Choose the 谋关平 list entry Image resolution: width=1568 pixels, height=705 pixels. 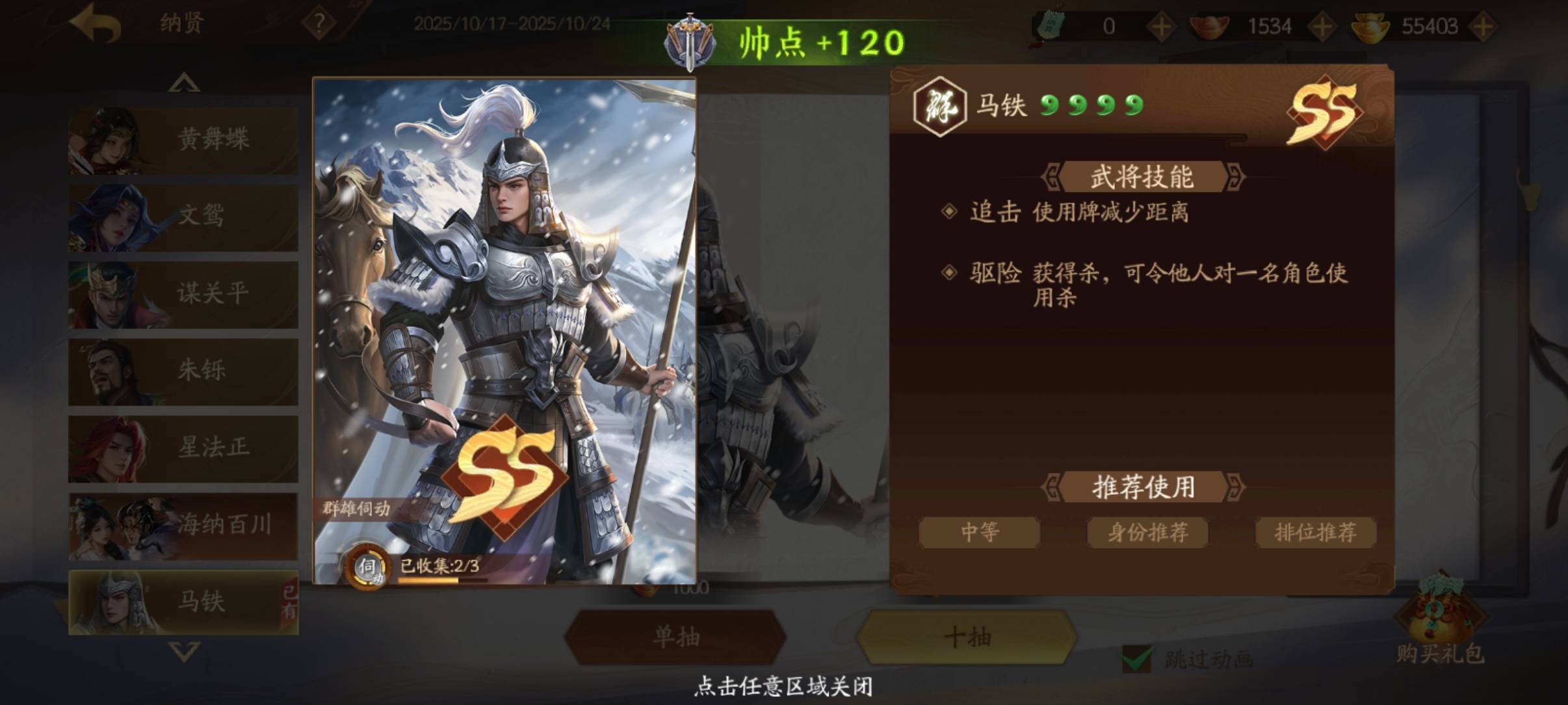[x=183, y=294]
